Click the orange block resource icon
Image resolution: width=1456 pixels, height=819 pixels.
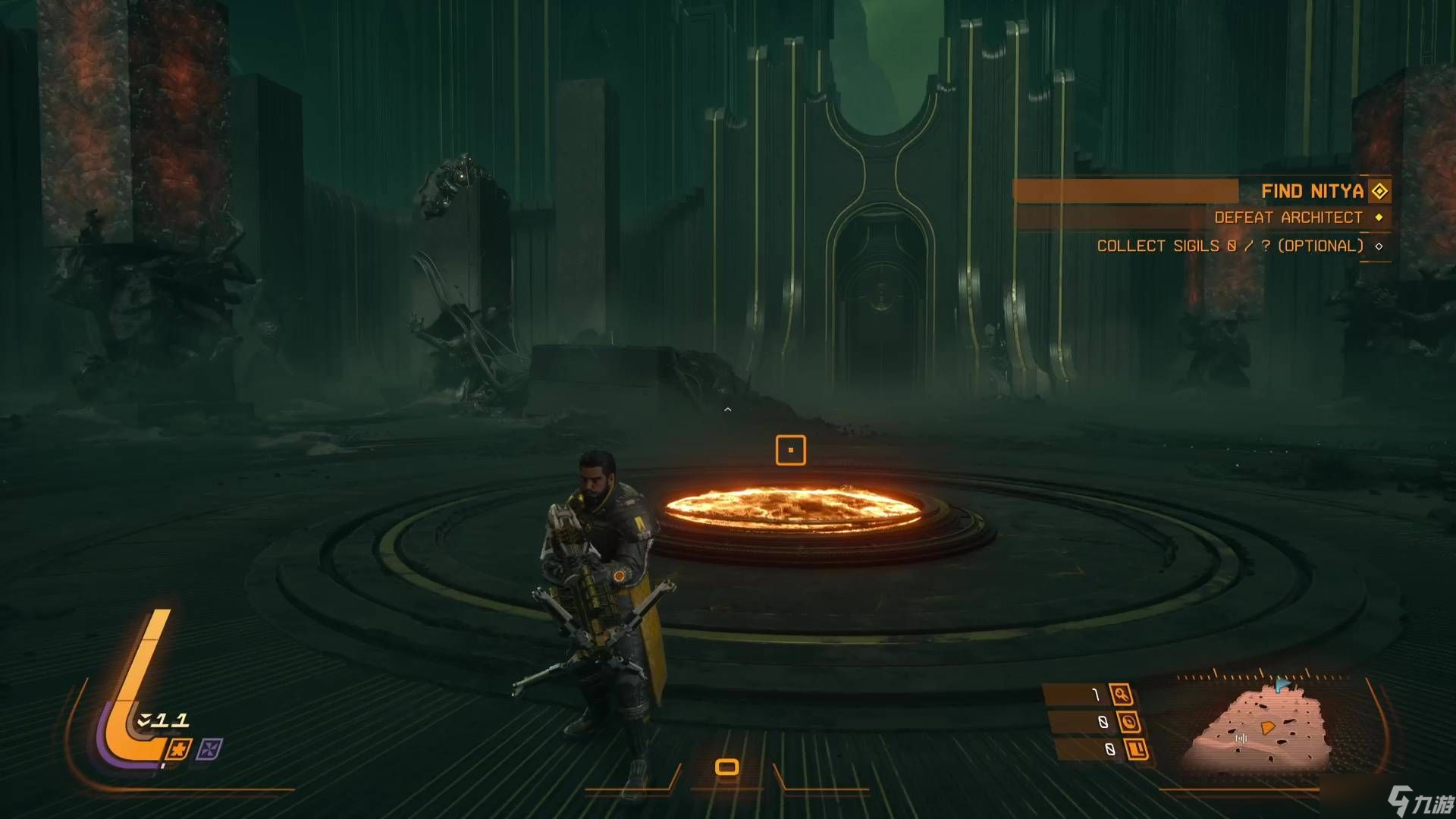coord(1136,749)
